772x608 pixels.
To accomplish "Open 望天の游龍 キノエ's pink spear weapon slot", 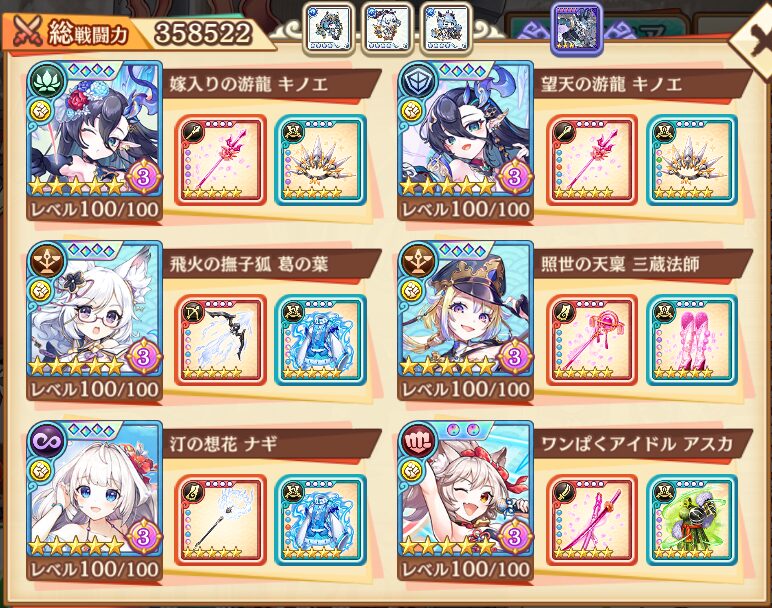I will point(592,160).
